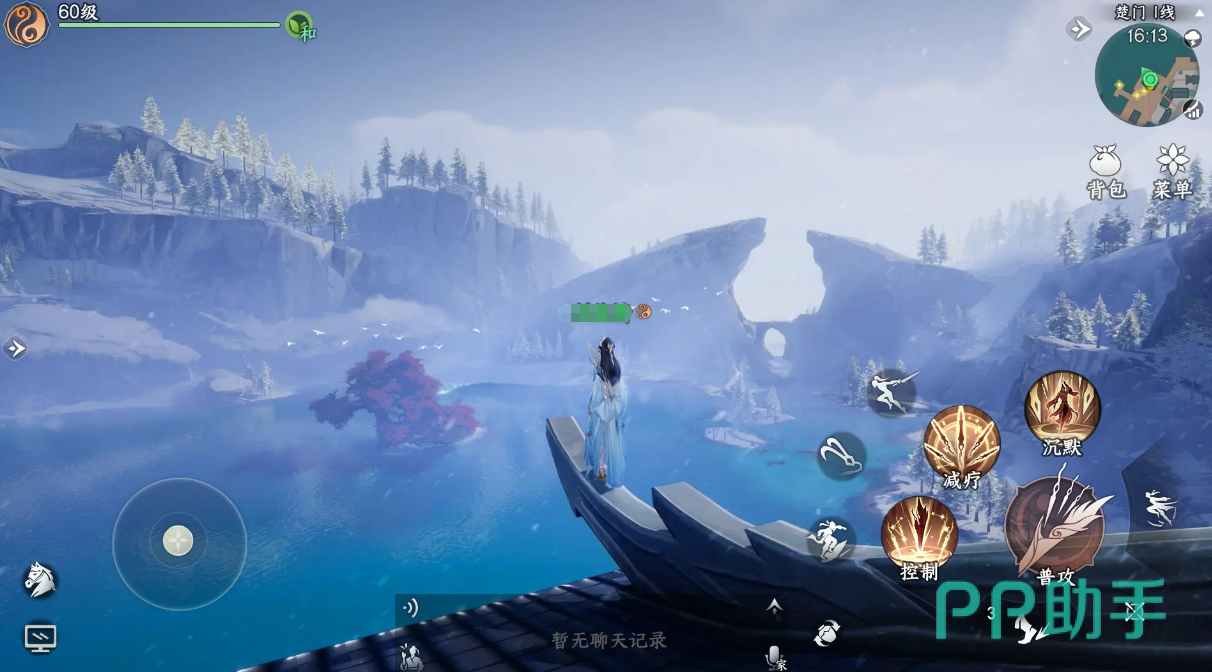Expand the left side arrow panel

(x=15, y=348)
